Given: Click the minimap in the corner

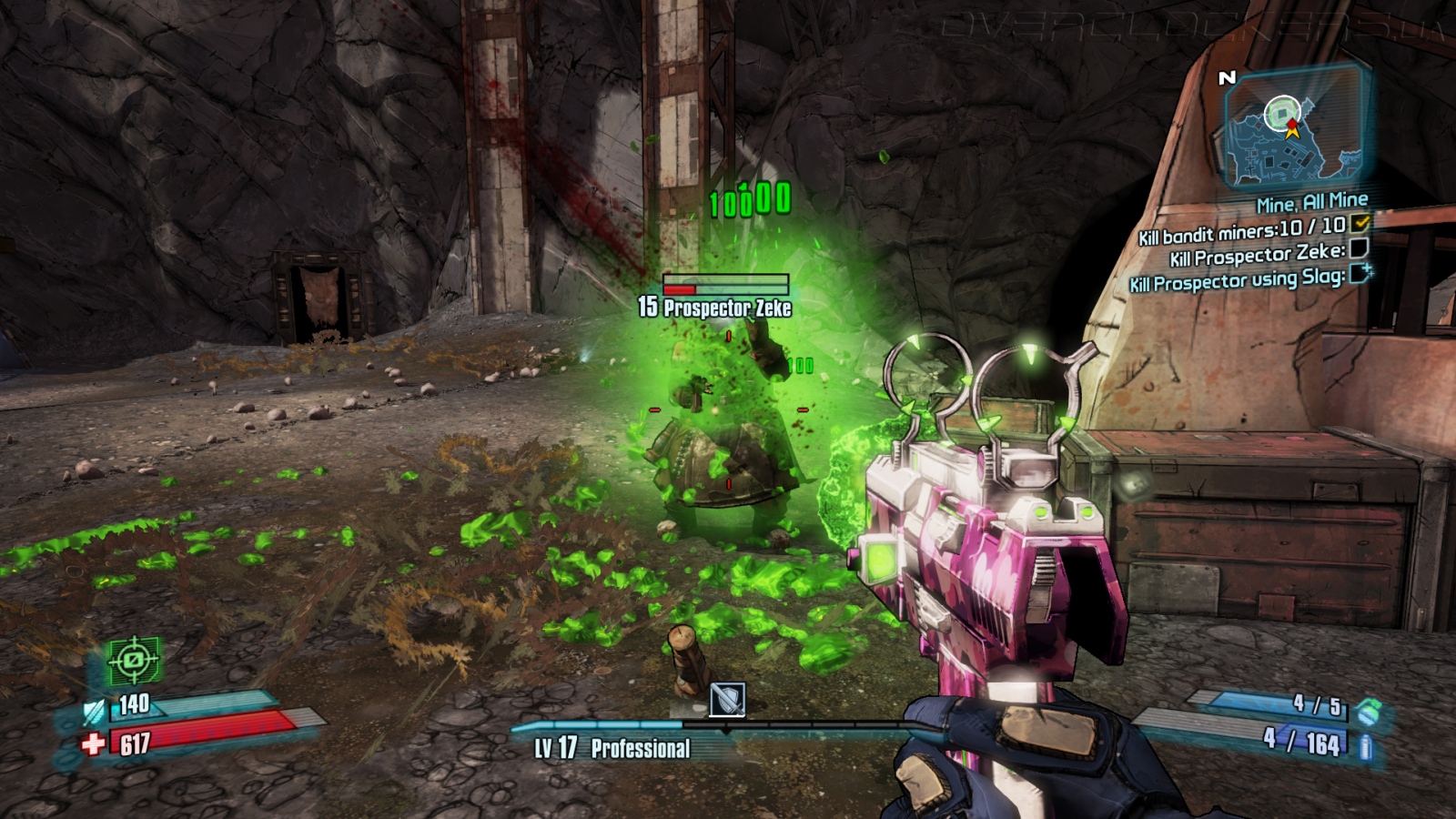Looking at the screenshot, I should (x=1293, y=127).
